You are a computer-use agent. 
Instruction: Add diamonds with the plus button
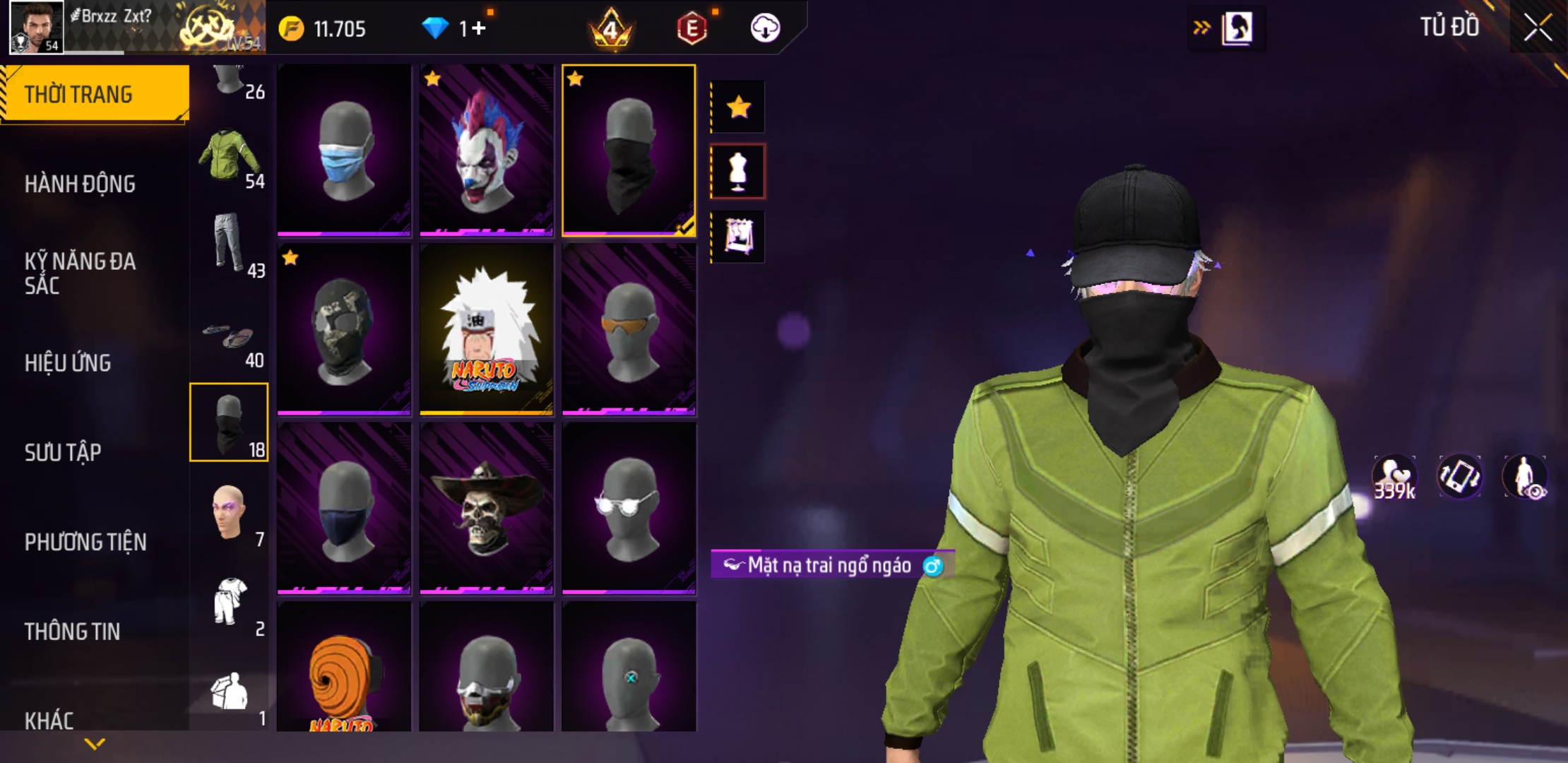(479, 28)
